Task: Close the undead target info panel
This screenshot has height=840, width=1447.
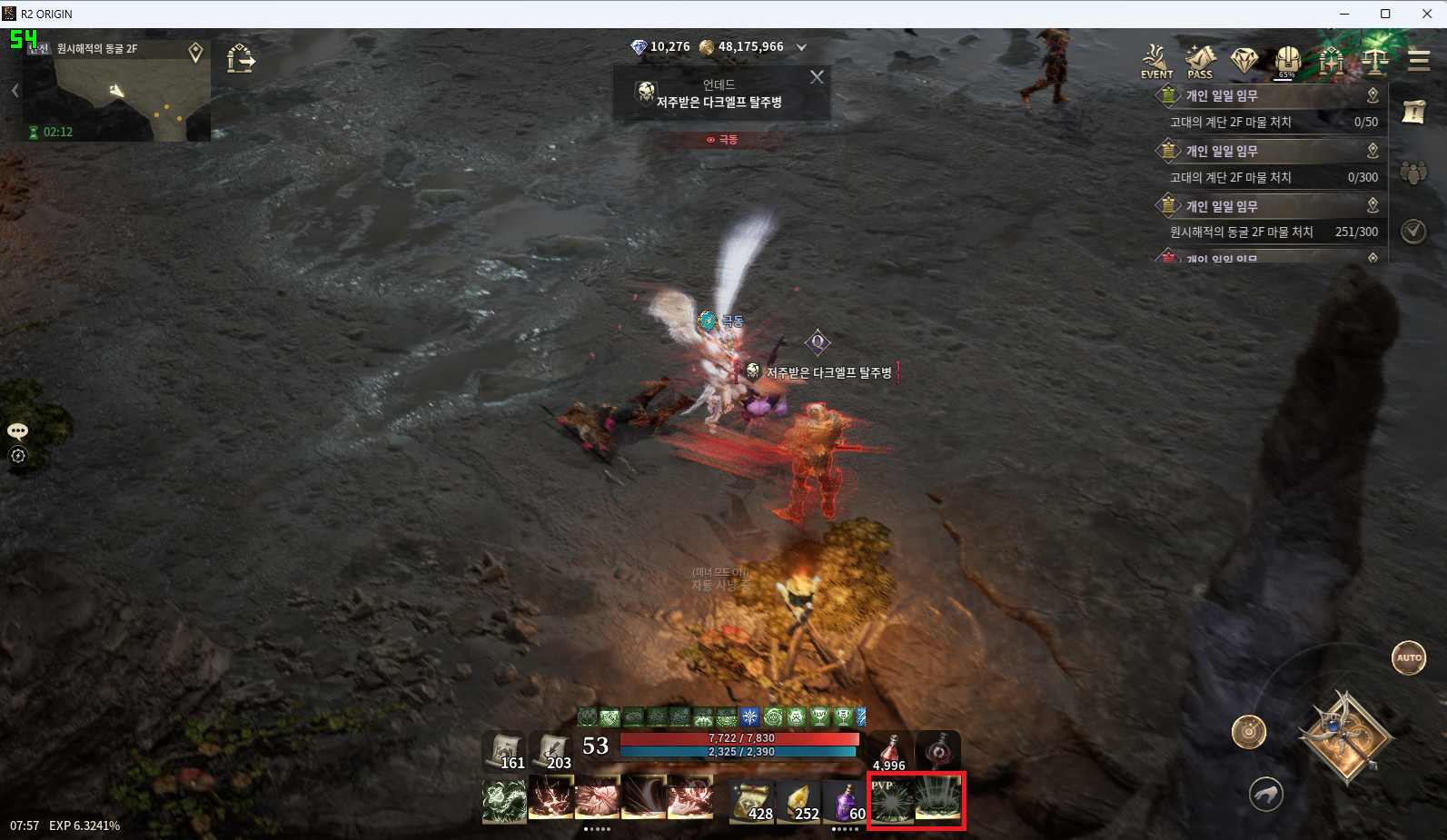Action: [817, 77]
